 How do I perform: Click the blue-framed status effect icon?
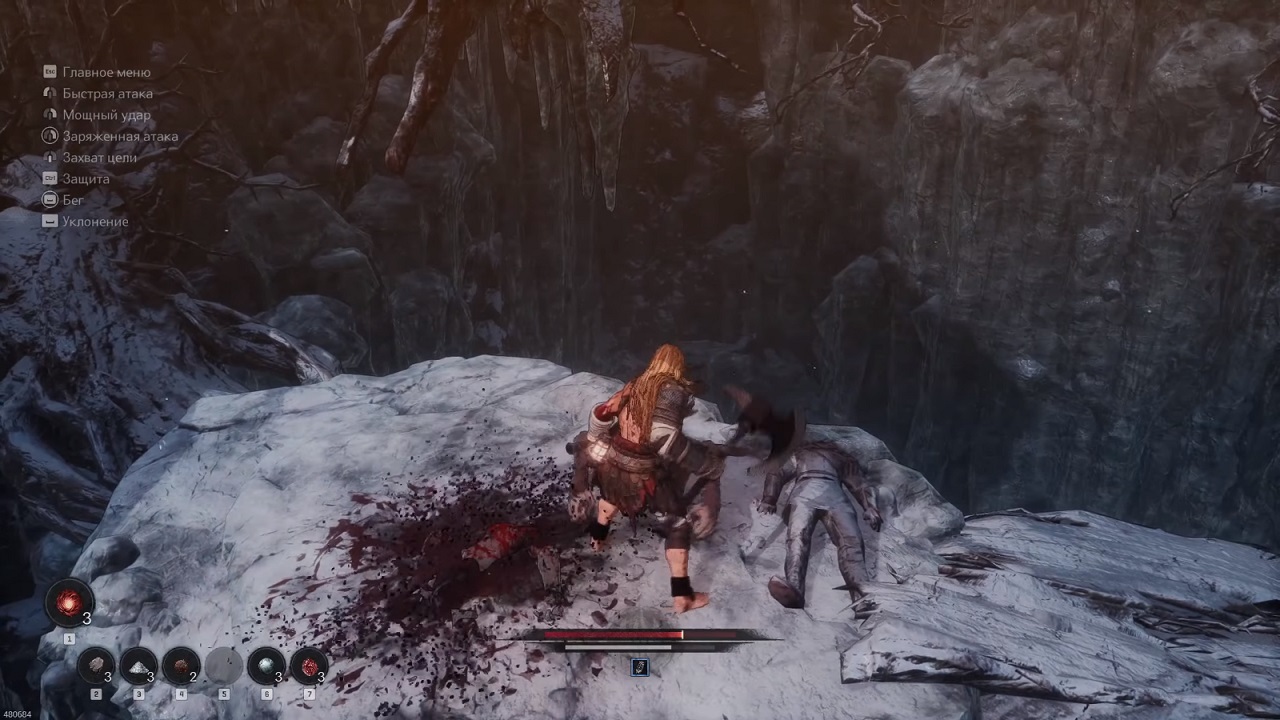click(640, 666)
